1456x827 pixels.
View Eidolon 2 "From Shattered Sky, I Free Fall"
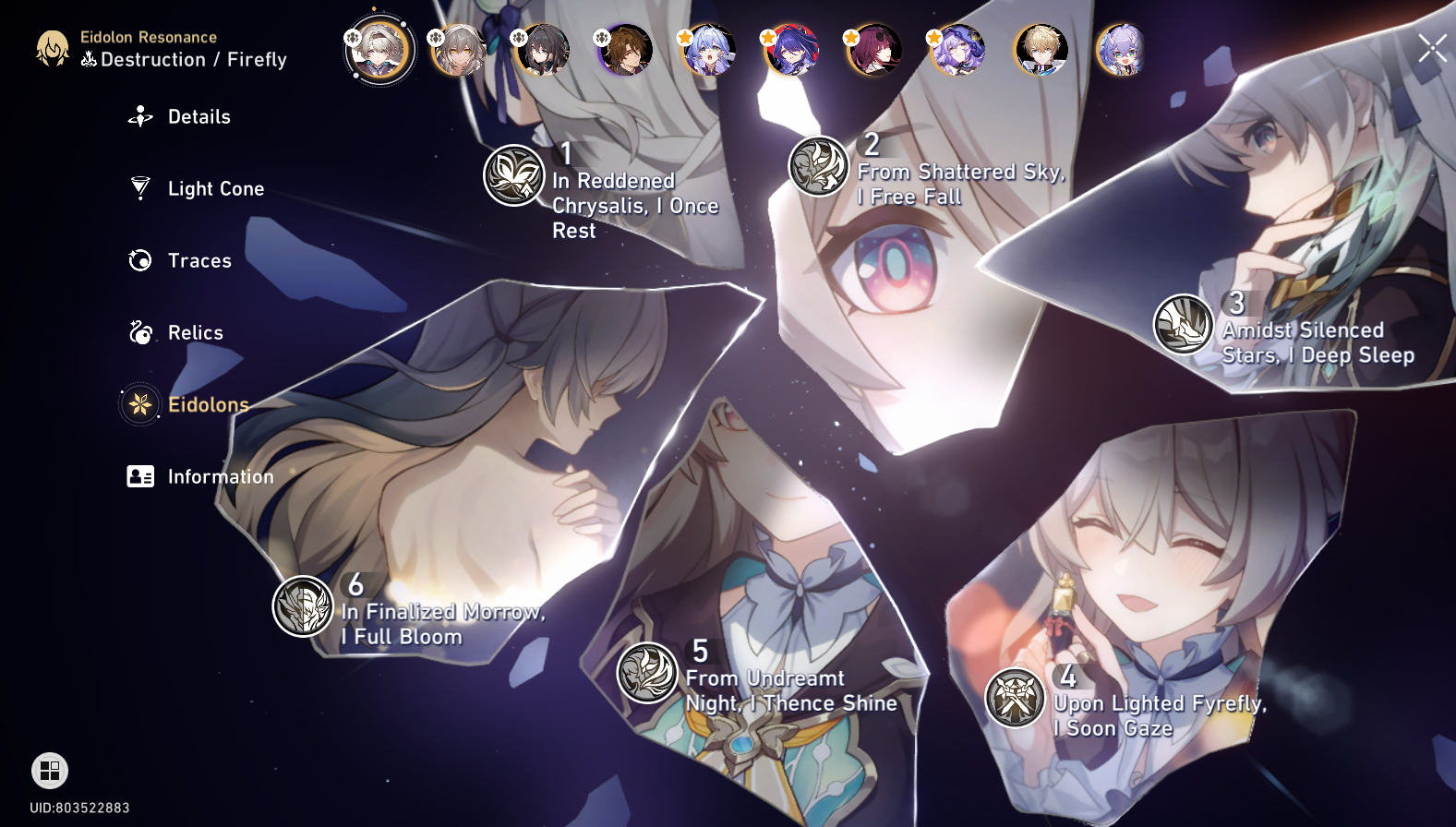[818, 164]
